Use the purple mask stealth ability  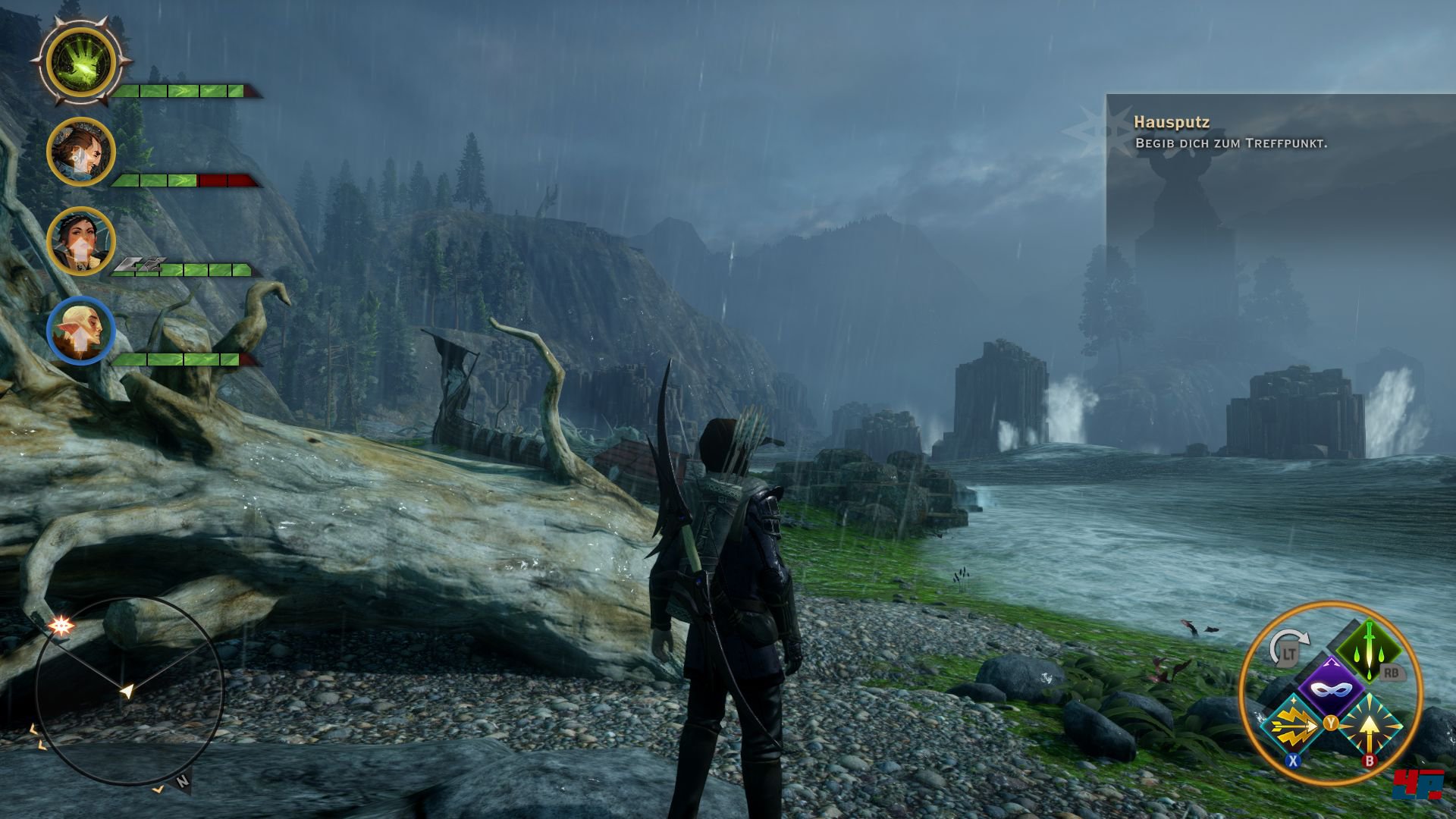pos(1331,688)
